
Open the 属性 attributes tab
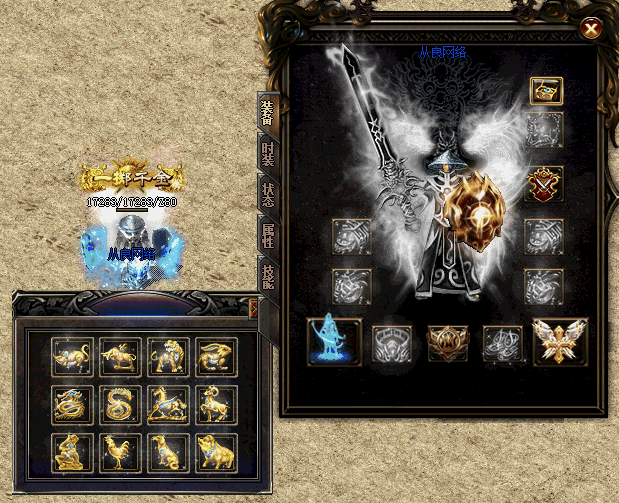(268, 236)
